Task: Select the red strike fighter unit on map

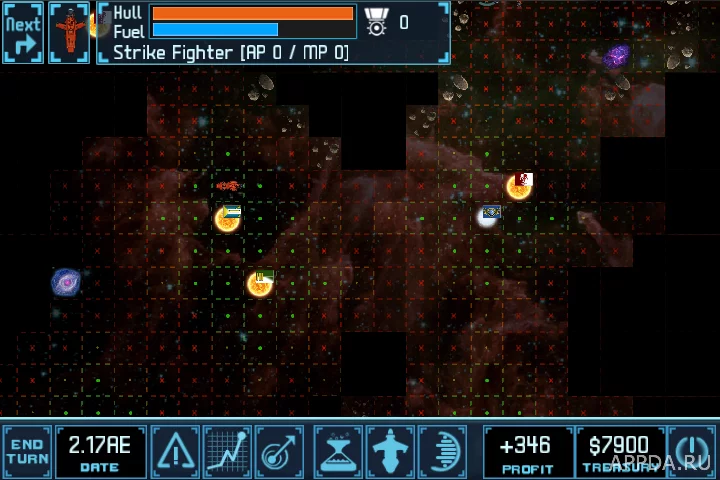Action: pos(228,186)
